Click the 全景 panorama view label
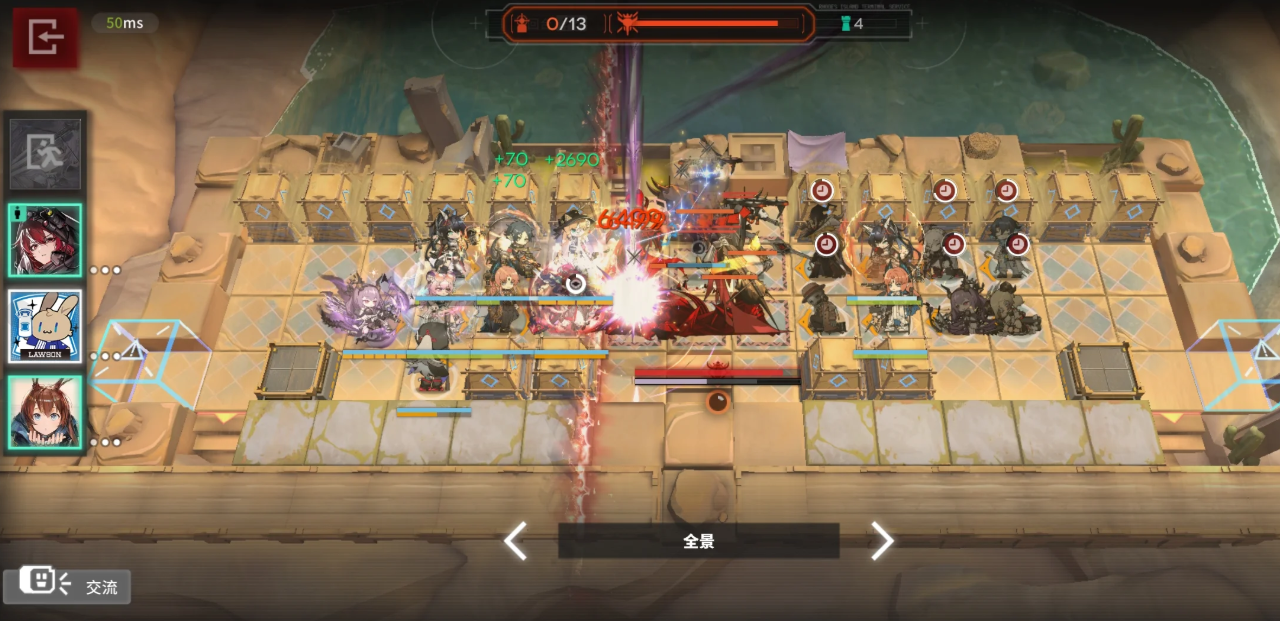 tap(698, 541)
